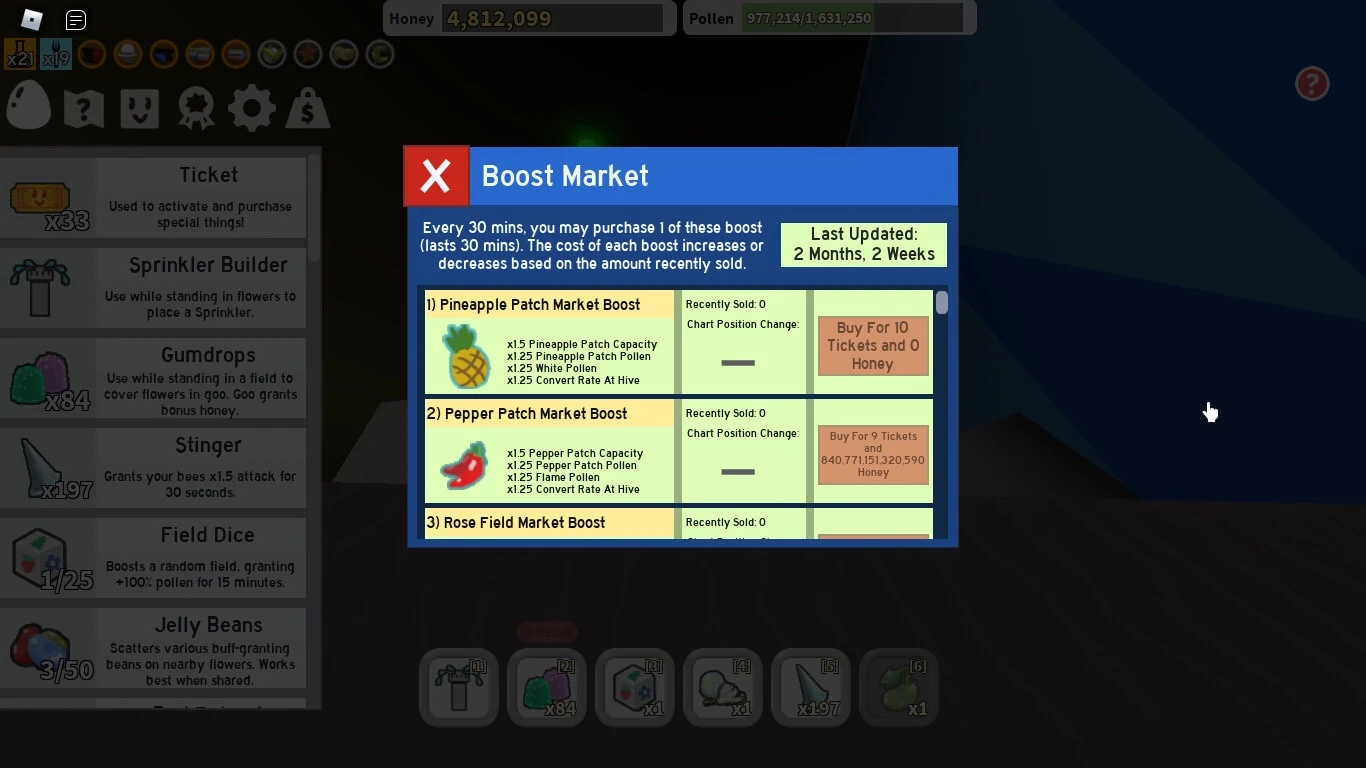Buy the Pineapple Patch Market Boost for 10 tickets

[x=871, y=346]
